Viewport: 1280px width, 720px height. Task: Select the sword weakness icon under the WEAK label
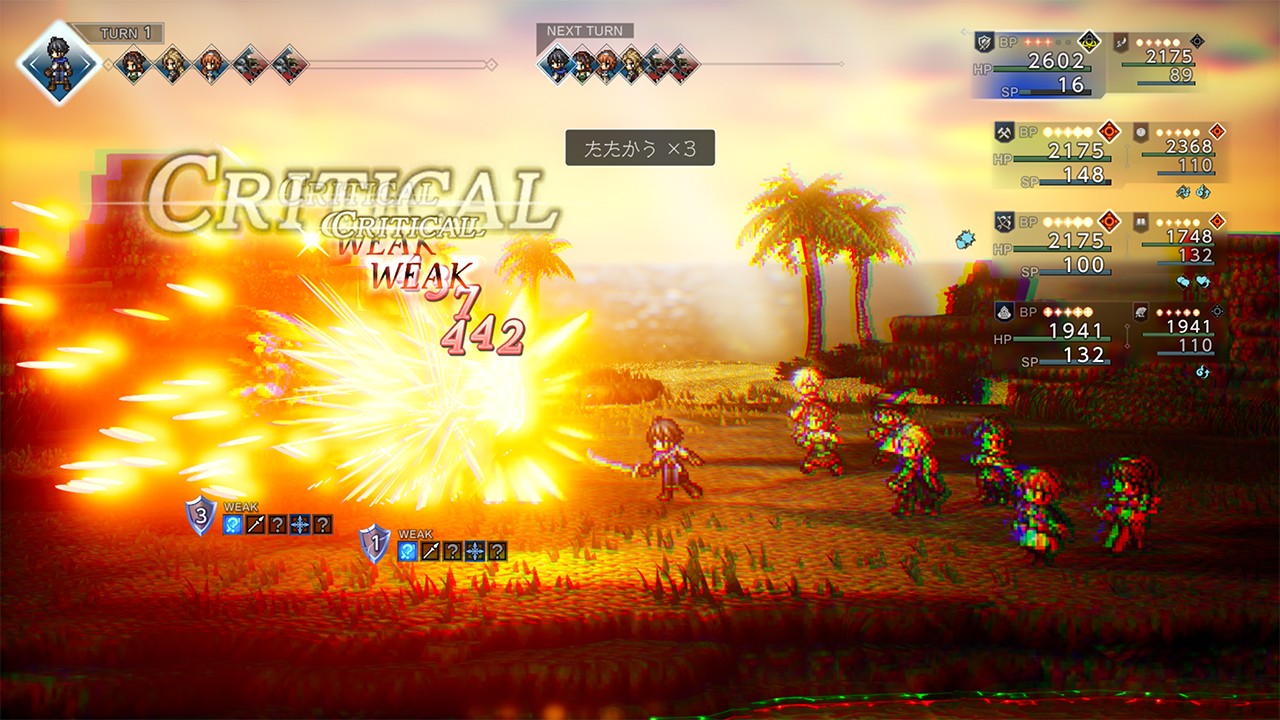click(255, 523)
